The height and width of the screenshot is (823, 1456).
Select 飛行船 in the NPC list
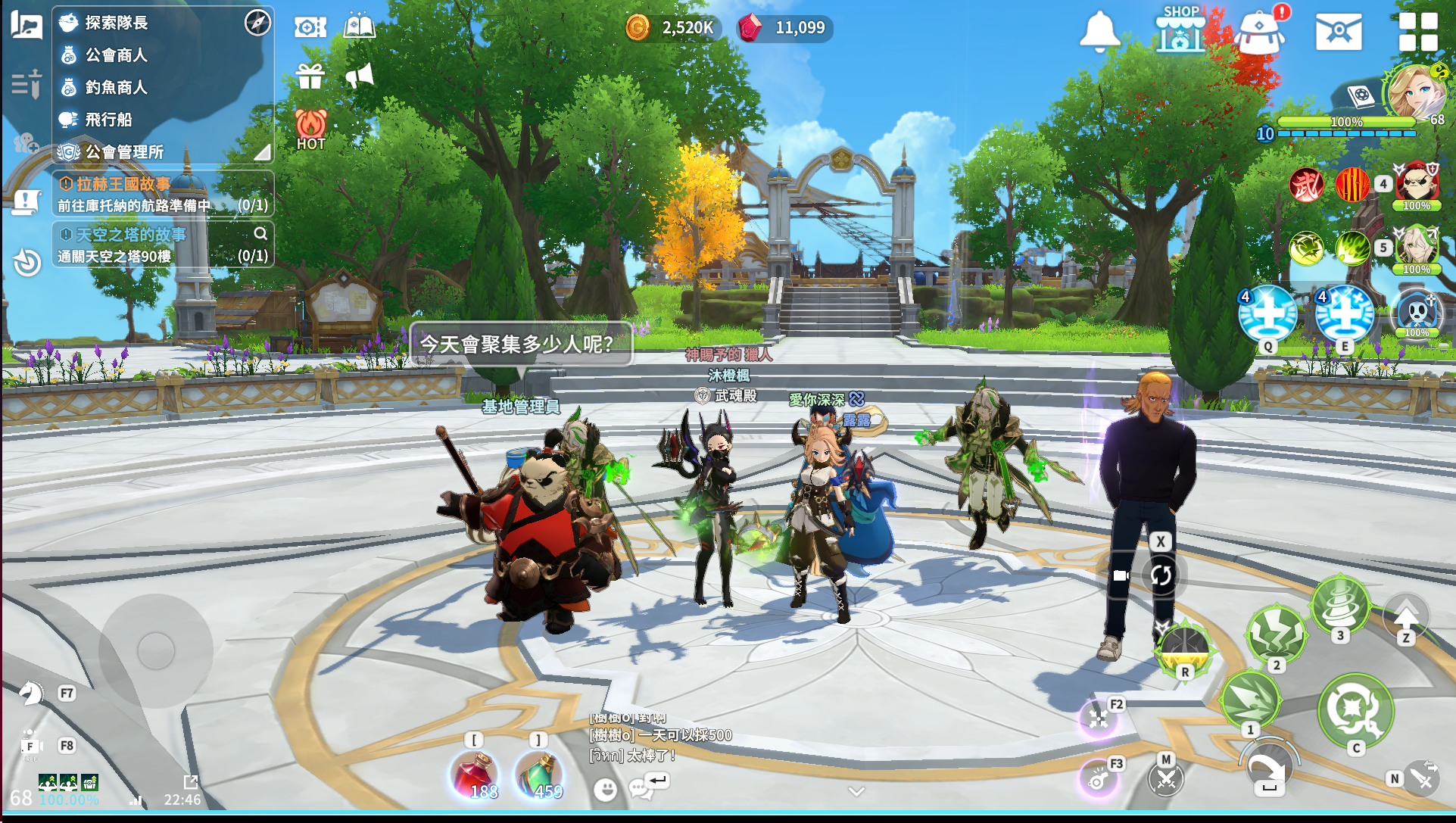click(108, 120)
